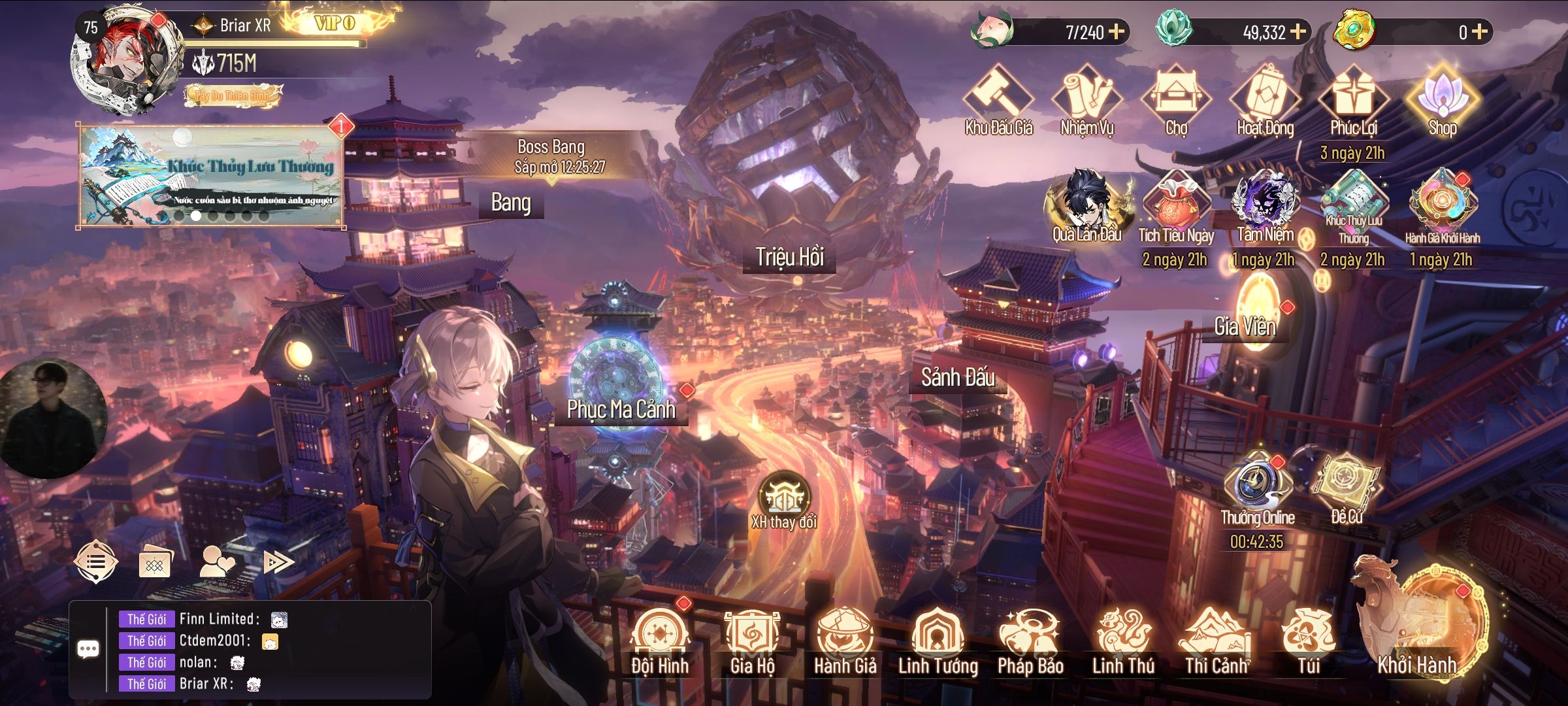Open the Chợ market
This screenshot has width=1568, height=706.
1176,98
